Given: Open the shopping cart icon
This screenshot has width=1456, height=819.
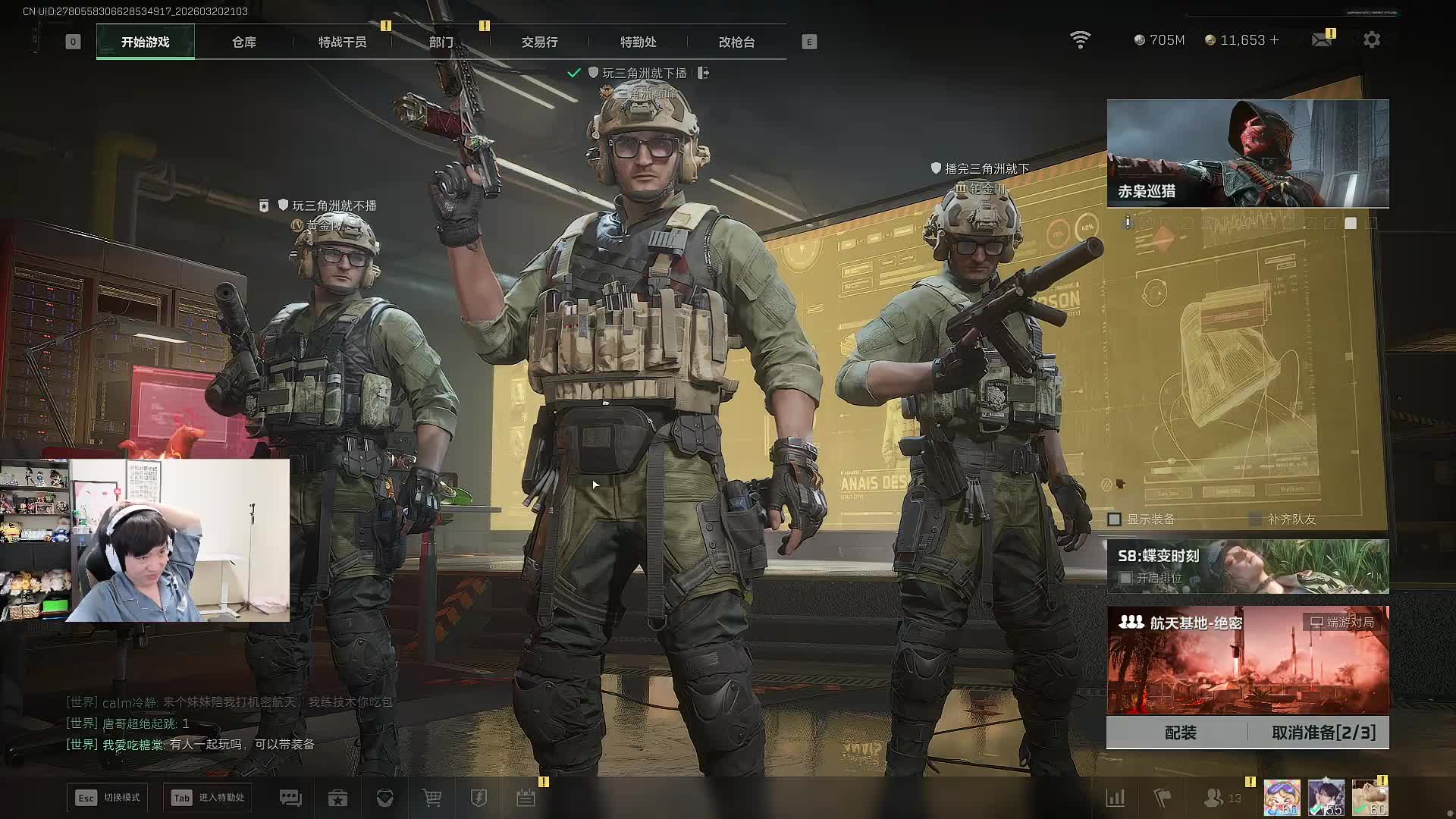Looking at the screenshot, I should point(431,798).
